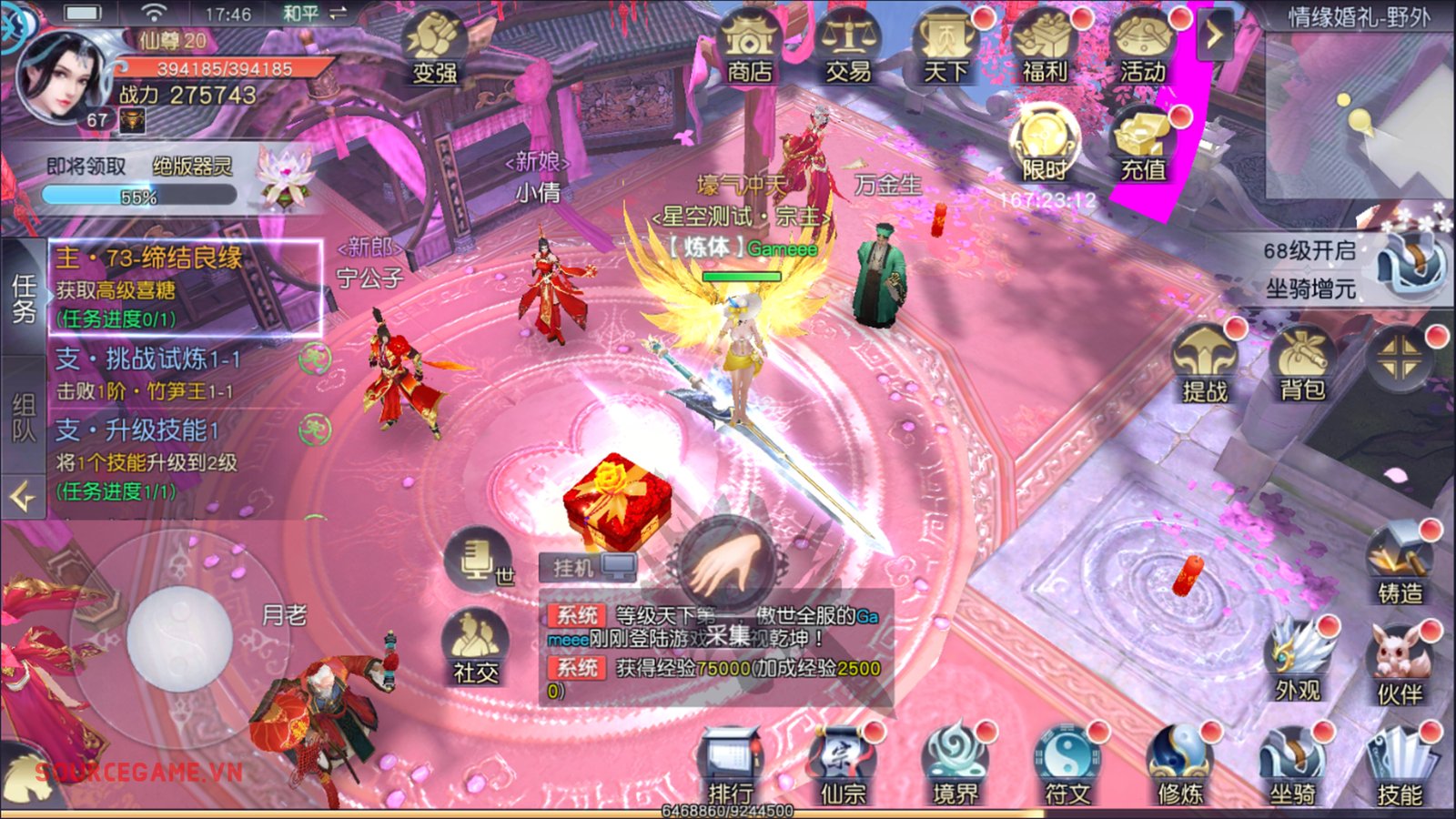Open the 排行 ranking board

tap(730, 769)
